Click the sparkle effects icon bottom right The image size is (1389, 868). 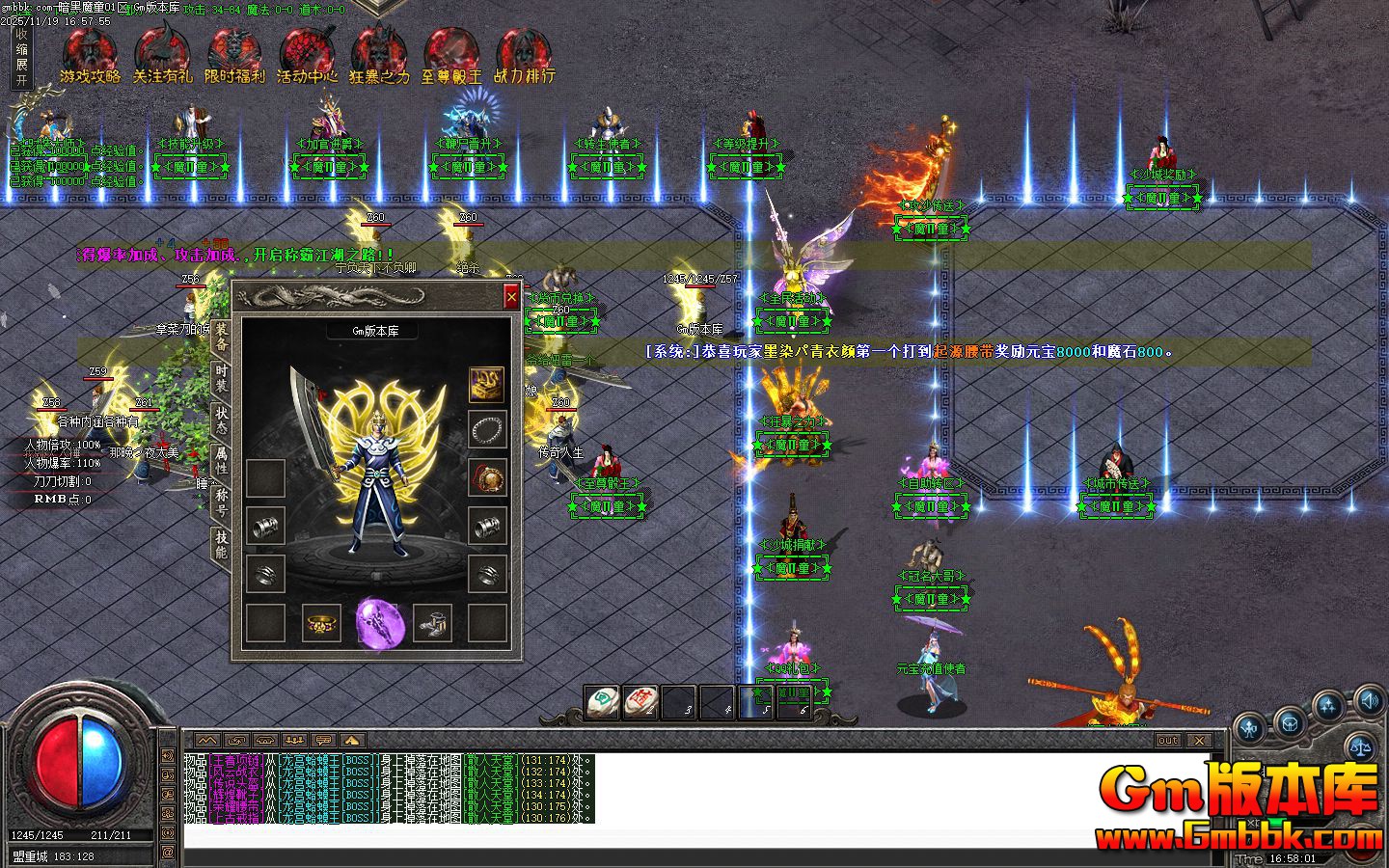pyautogui.click(x=1327, y=706)
